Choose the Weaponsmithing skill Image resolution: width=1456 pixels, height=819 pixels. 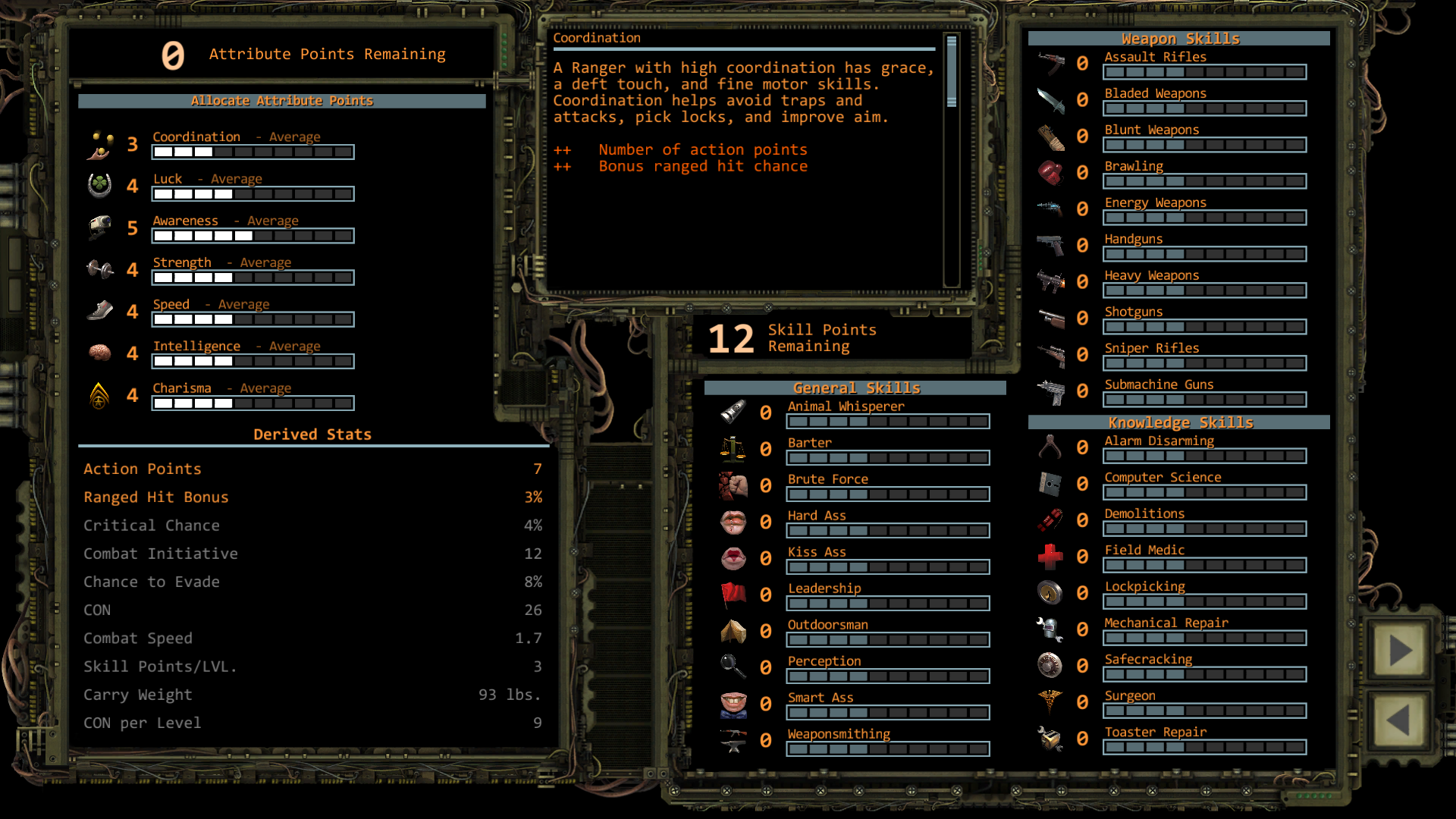839,734
